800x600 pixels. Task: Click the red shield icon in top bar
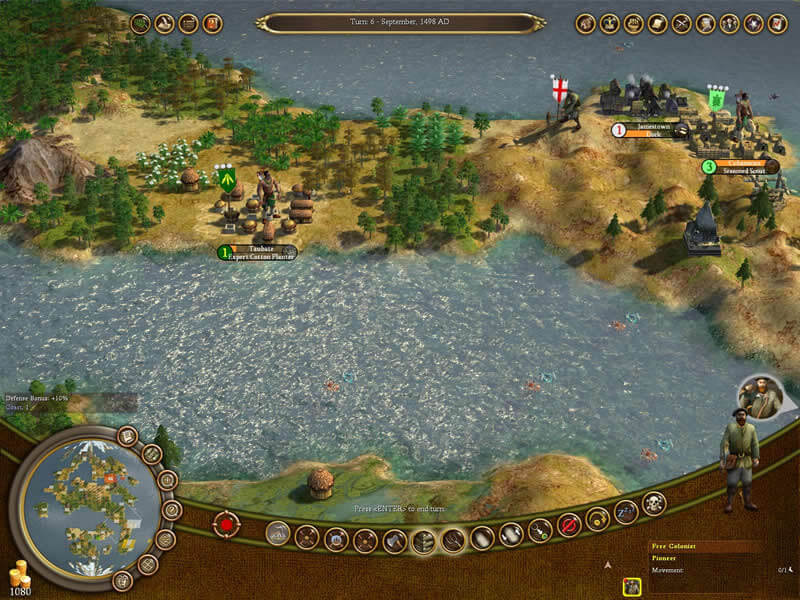[x=754, y=23]
